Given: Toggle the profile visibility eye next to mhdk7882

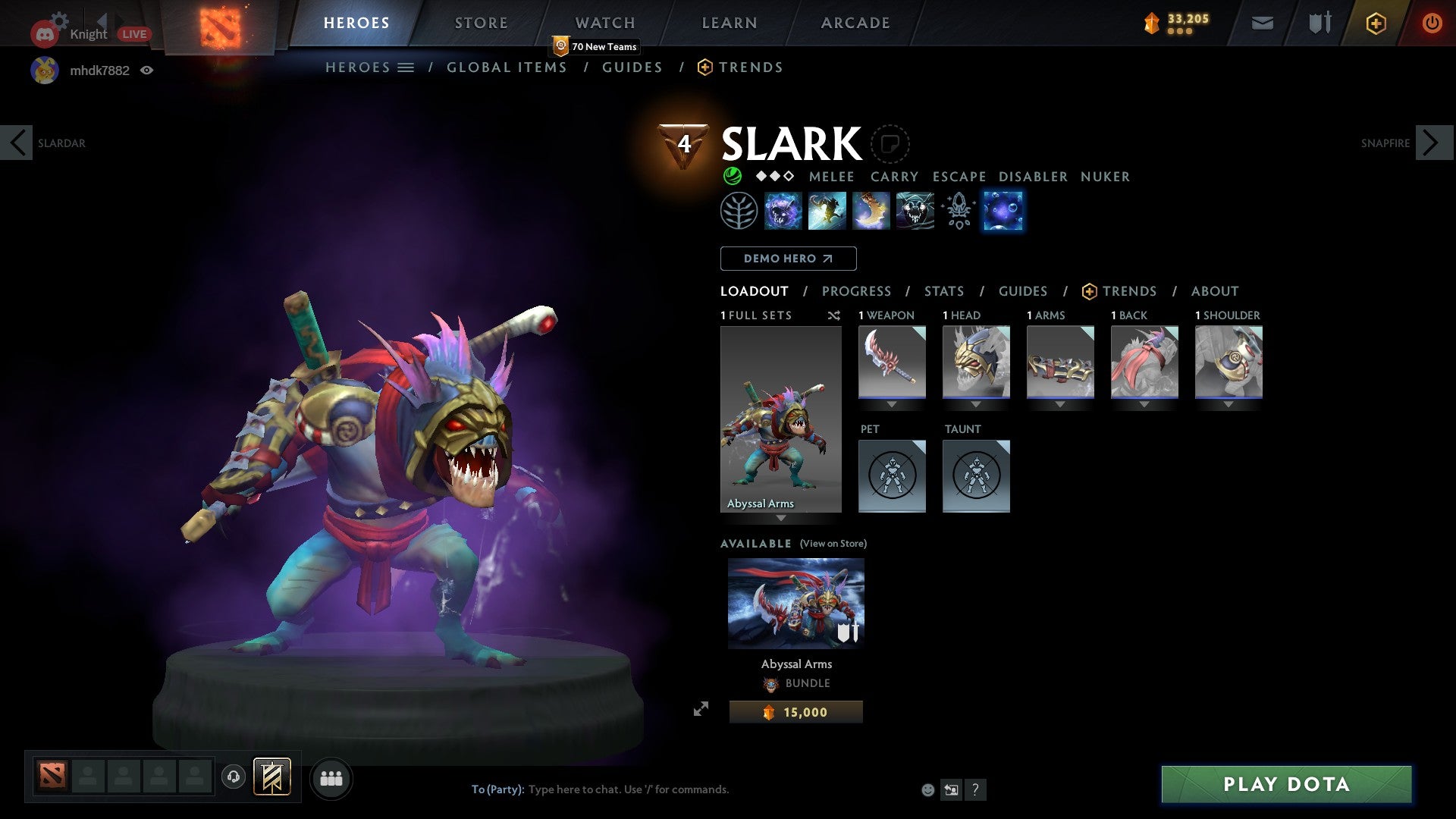Looking at the screenshot, I should pos(148,70).
